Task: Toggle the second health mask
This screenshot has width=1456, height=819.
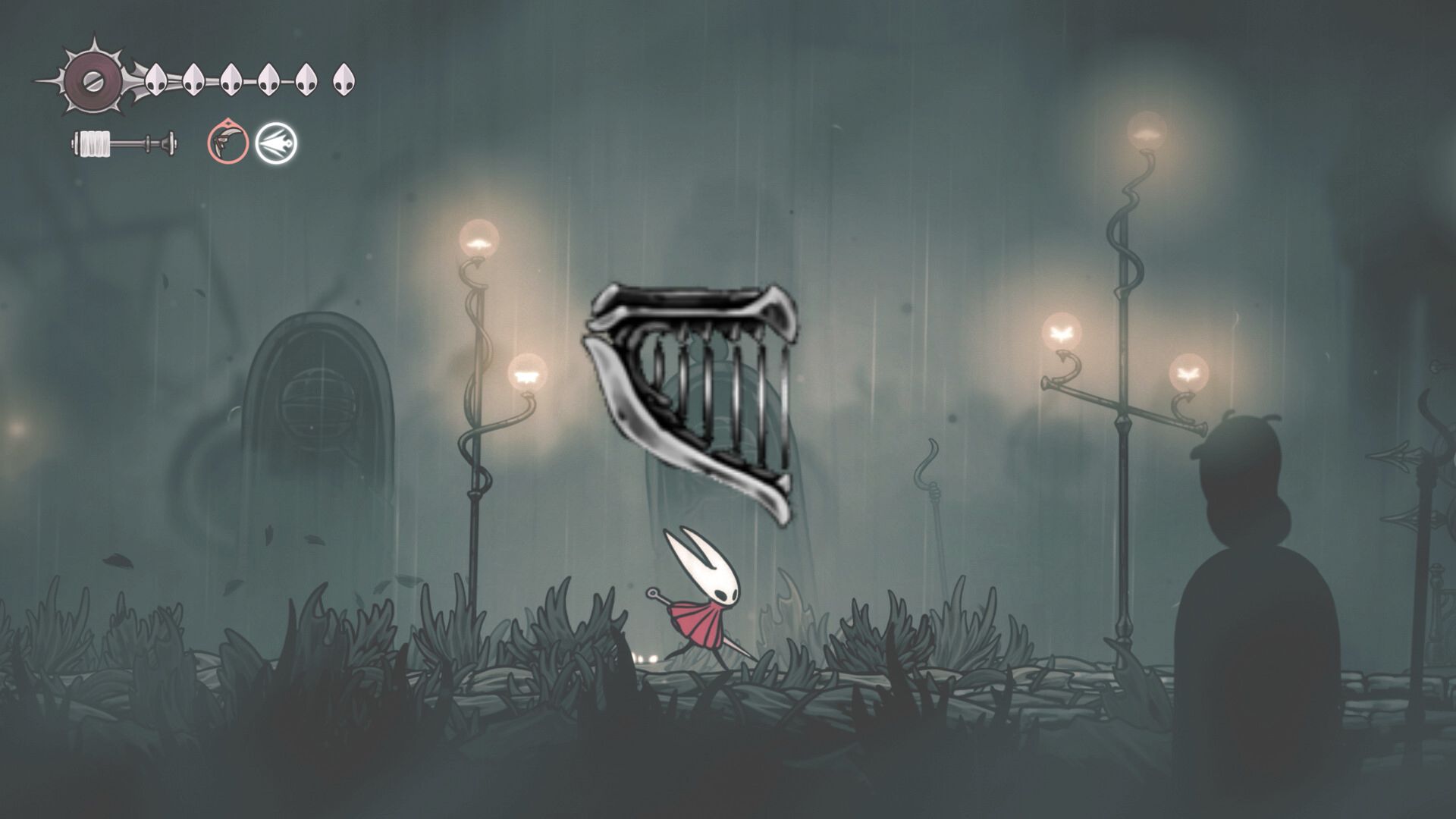Action: click(x=194, y=78)
